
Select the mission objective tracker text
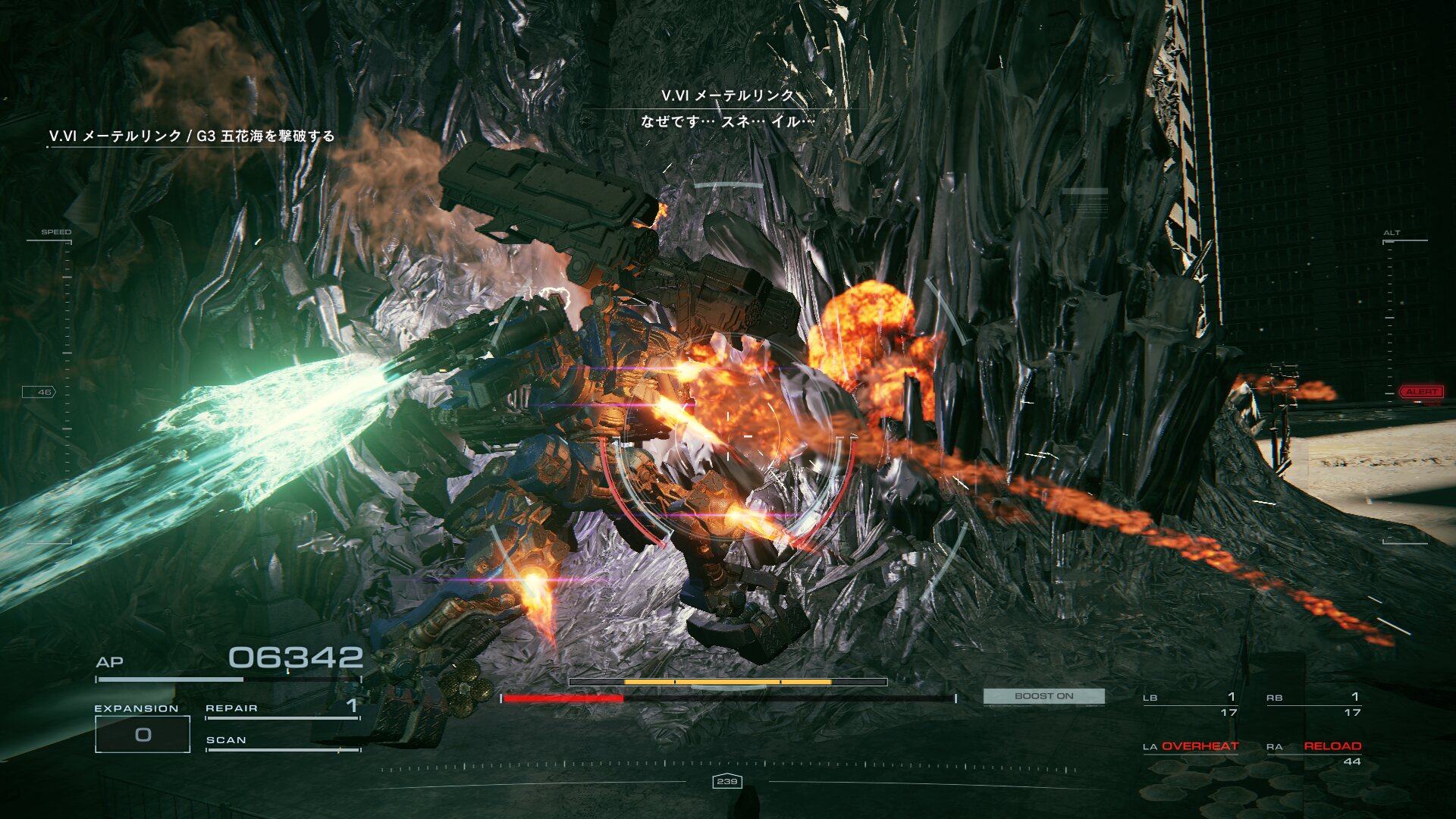(192, 136)
